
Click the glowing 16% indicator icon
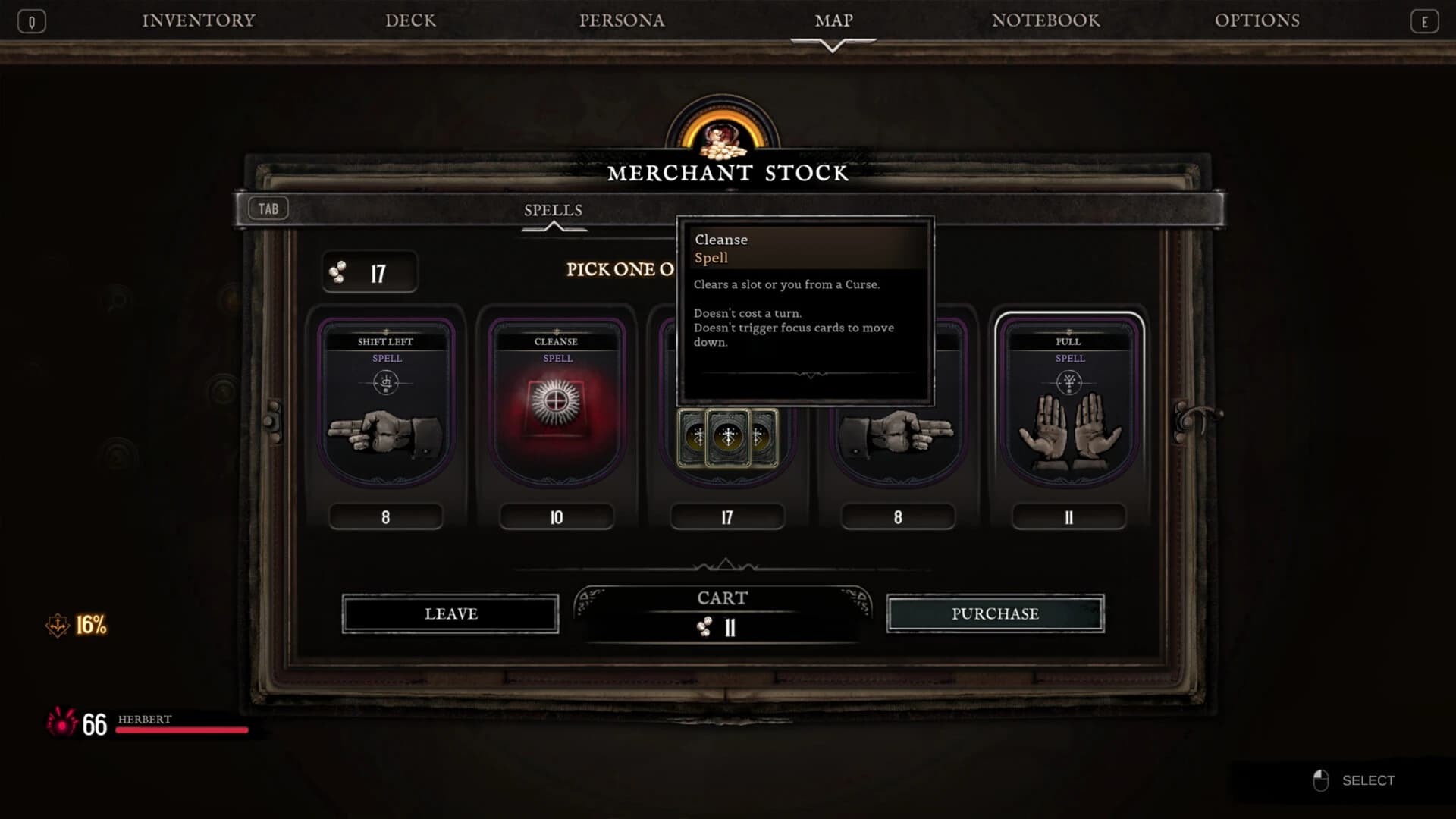[x=57, y=626]
